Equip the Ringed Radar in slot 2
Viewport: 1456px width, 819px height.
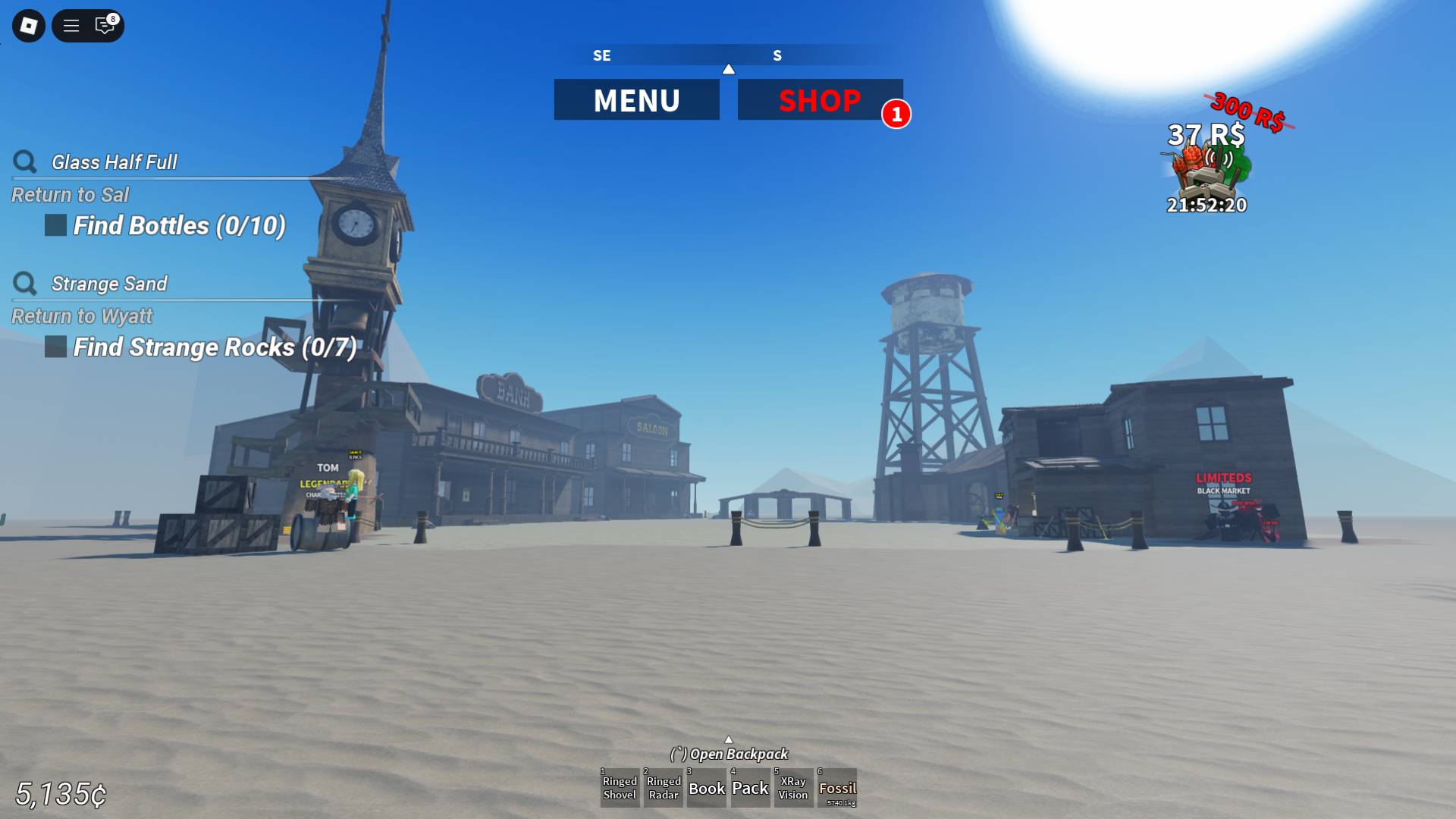pyautogui.click(x=663, y=788)
